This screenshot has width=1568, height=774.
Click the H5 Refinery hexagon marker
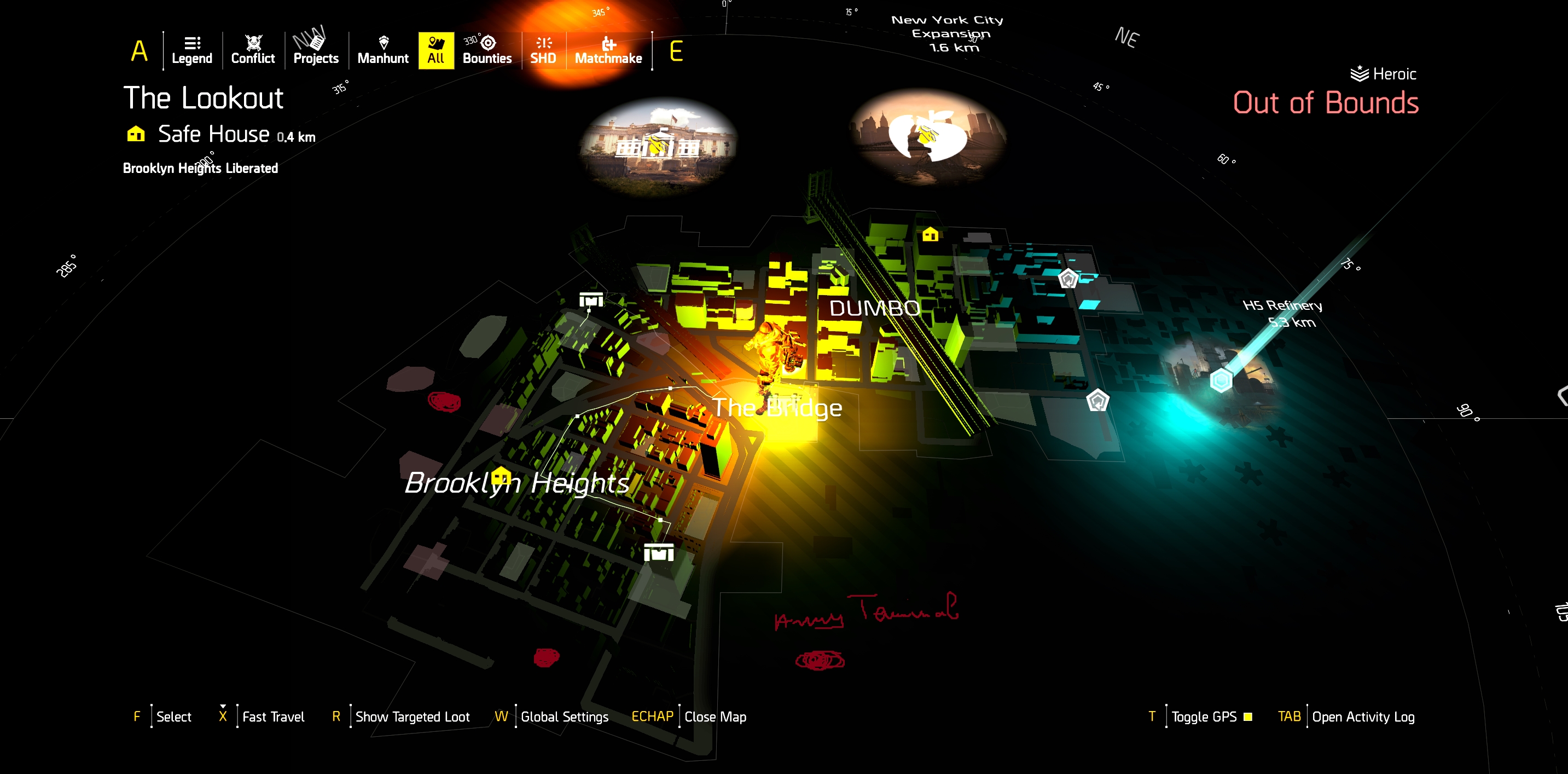1221,380
